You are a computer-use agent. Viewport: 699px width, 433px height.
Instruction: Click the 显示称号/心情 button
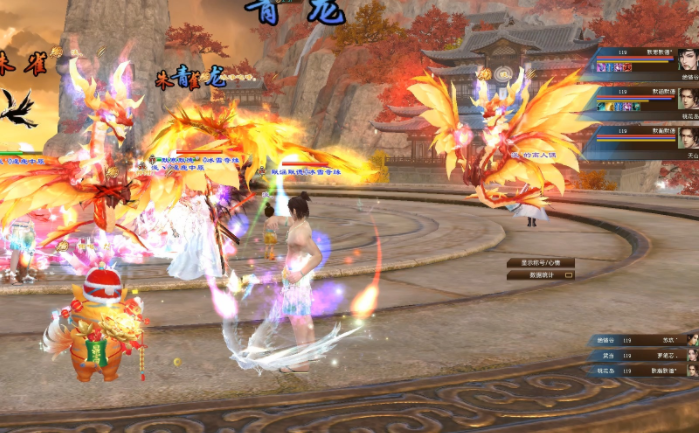click(x=540, y=263)
